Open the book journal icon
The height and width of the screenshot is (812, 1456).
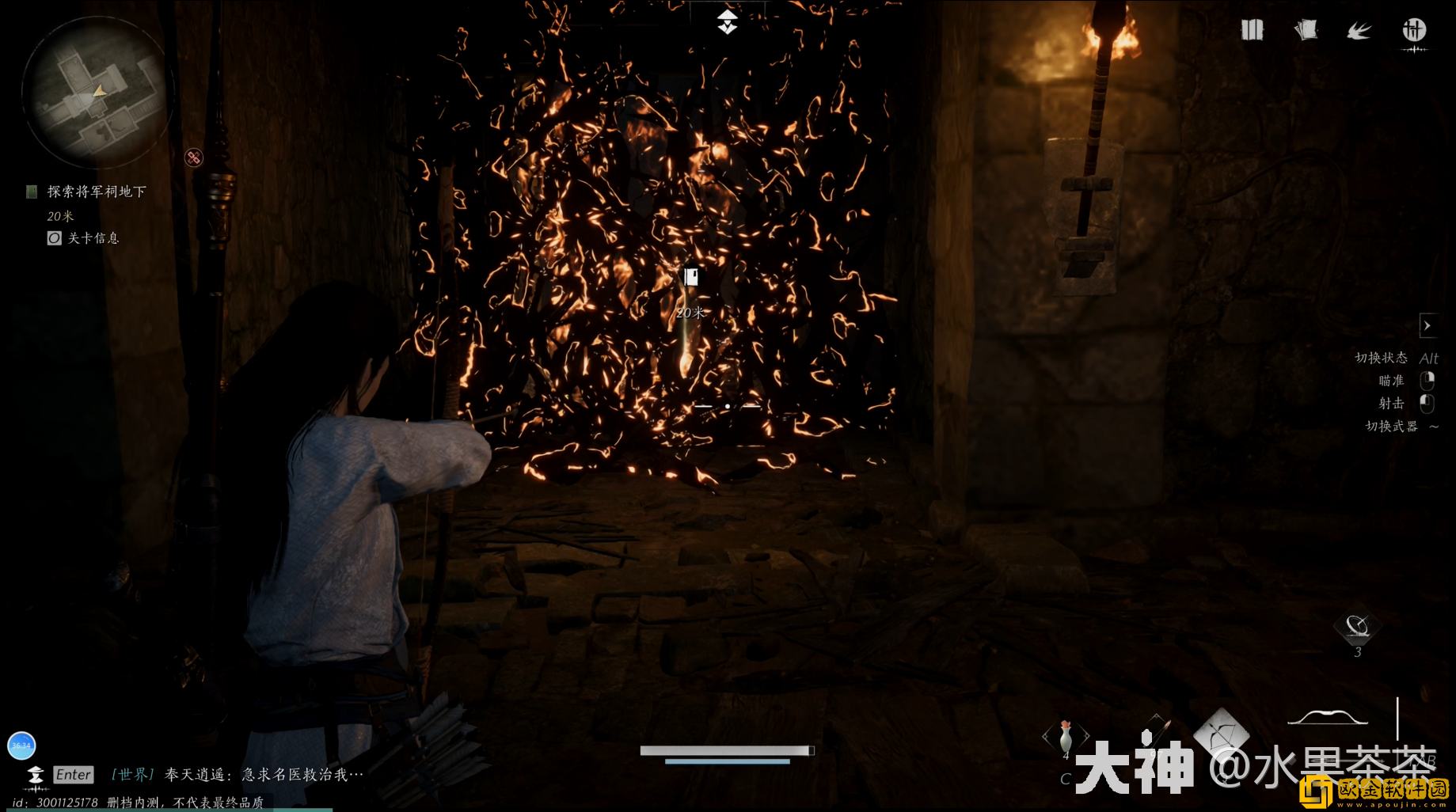1252,30
